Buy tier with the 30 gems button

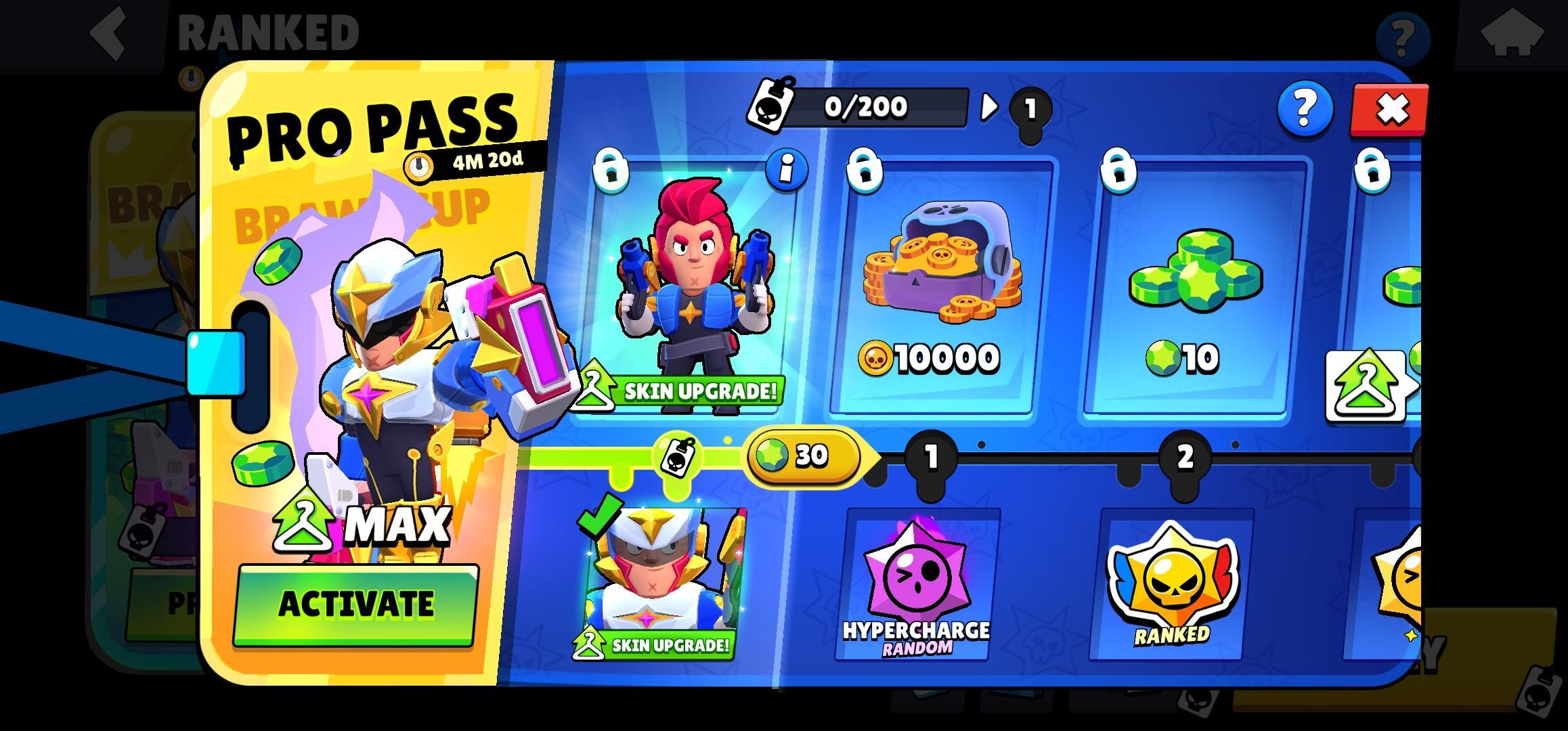click(x=803, y=456)
